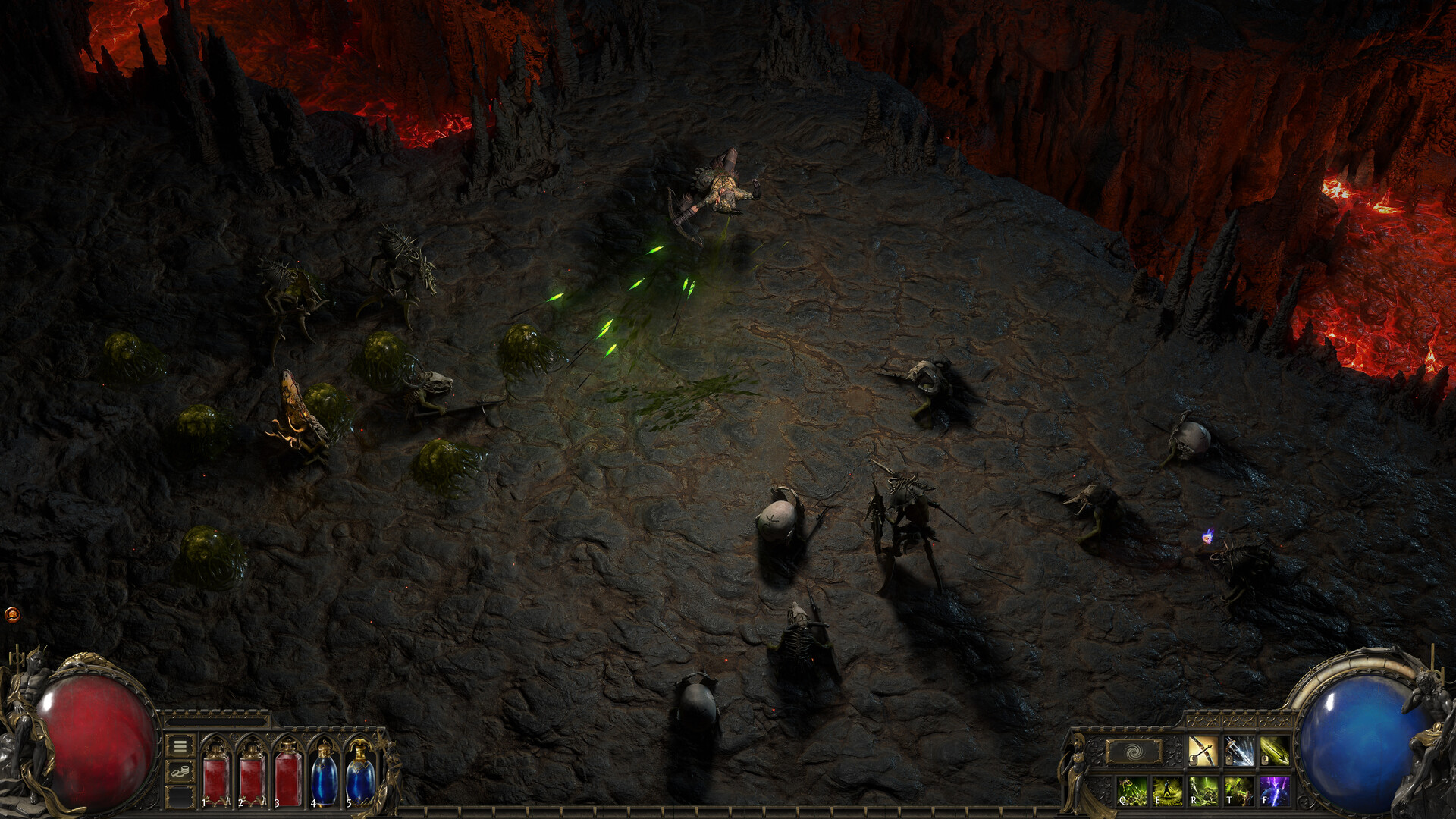Click the rightmost weapon icon in the top skill row
The height and width of the screenshot is (819, 1456).
coord(1275,751)
